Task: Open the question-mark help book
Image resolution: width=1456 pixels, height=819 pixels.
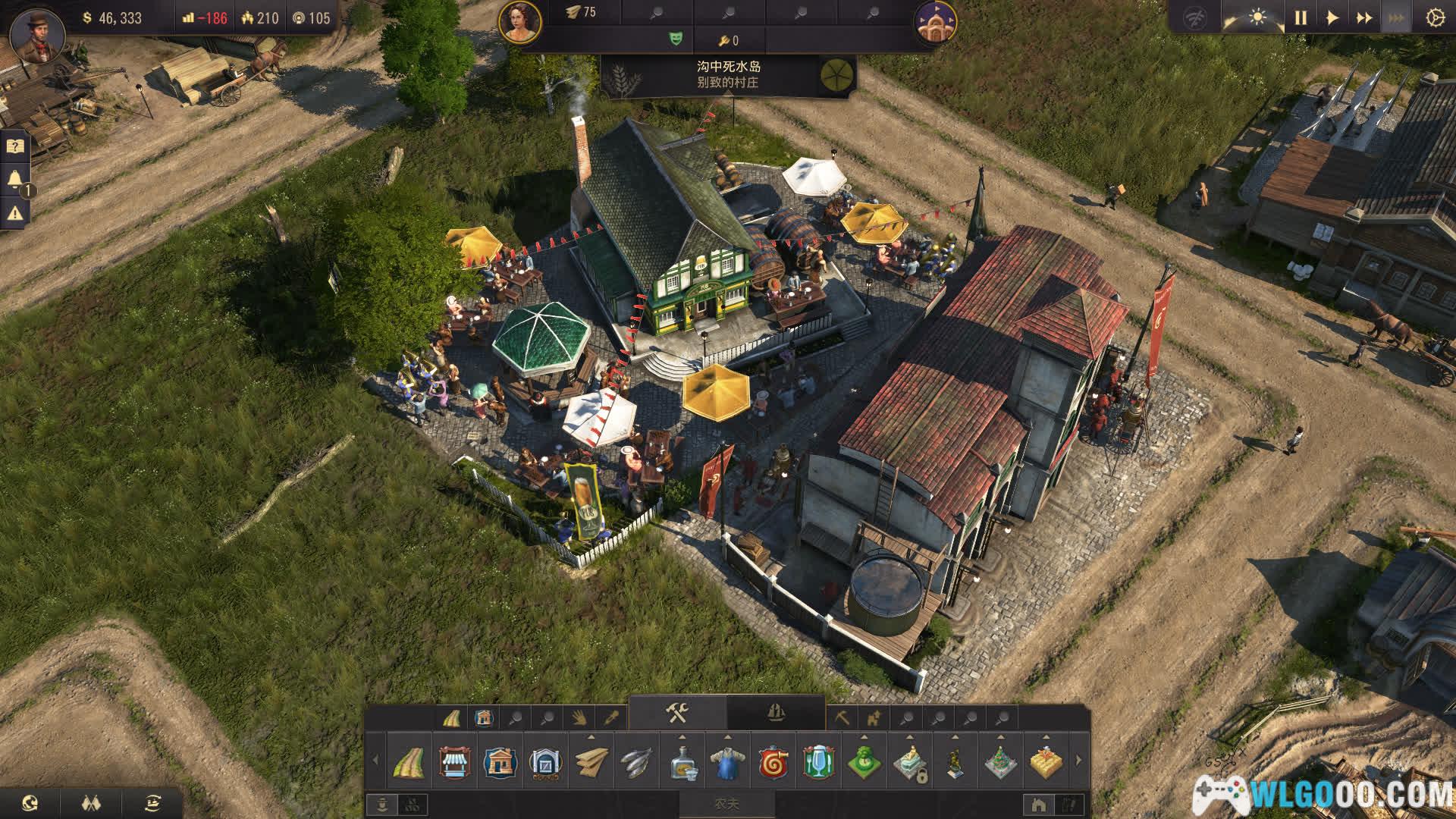Action: 15,146
